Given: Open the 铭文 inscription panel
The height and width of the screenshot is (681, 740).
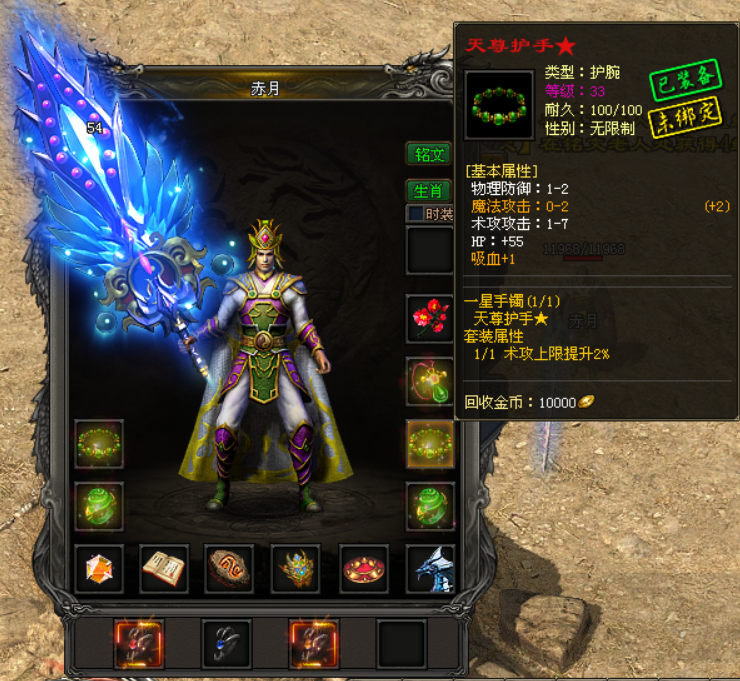Looking at the screenshot, I should coord(428,154).
